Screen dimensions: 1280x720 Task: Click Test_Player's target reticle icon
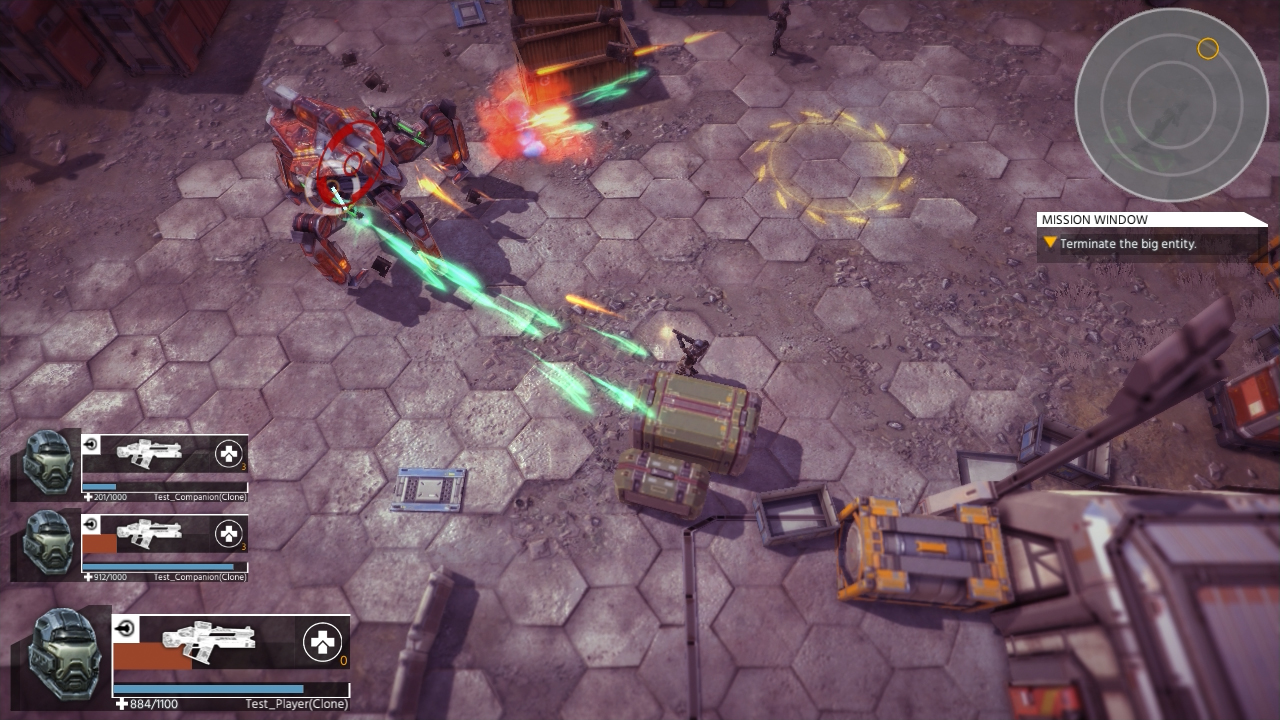click(x=125, y=629)
